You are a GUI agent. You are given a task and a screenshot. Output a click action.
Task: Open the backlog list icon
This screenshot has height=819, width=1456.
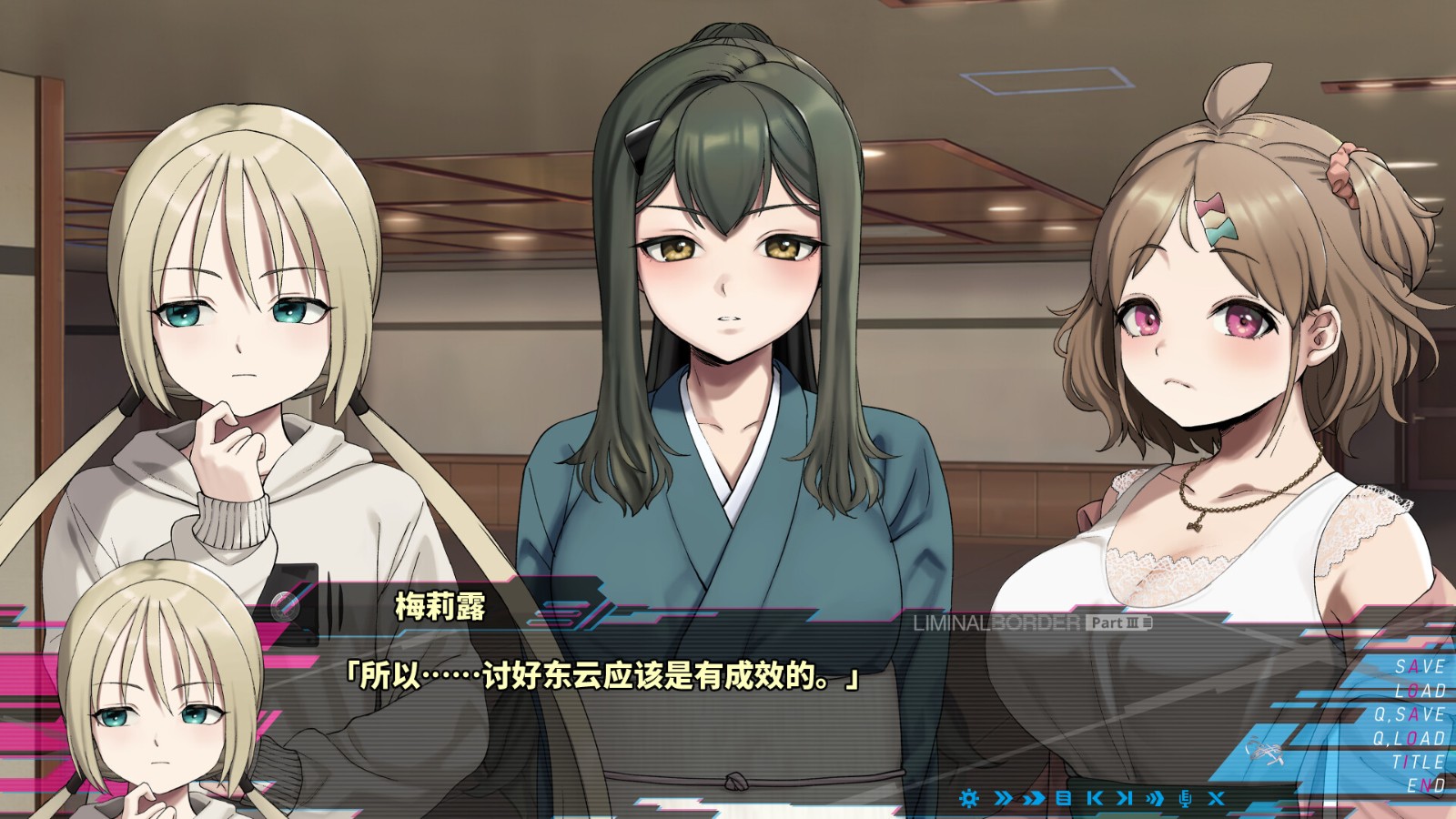pos(1063,798)
